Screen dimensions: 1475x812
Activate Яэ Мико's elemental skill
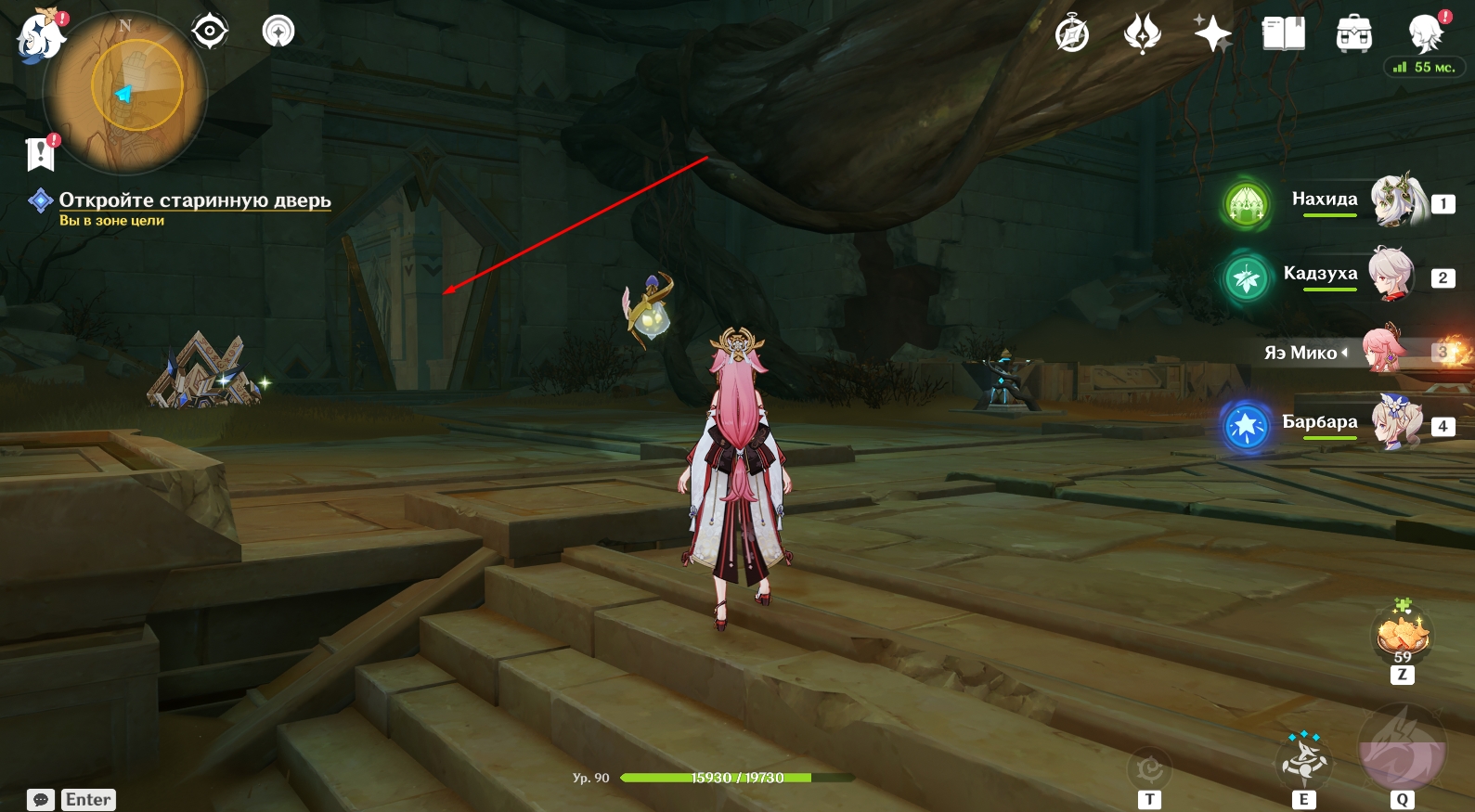pyautogui.click(x=1304, y=761)
